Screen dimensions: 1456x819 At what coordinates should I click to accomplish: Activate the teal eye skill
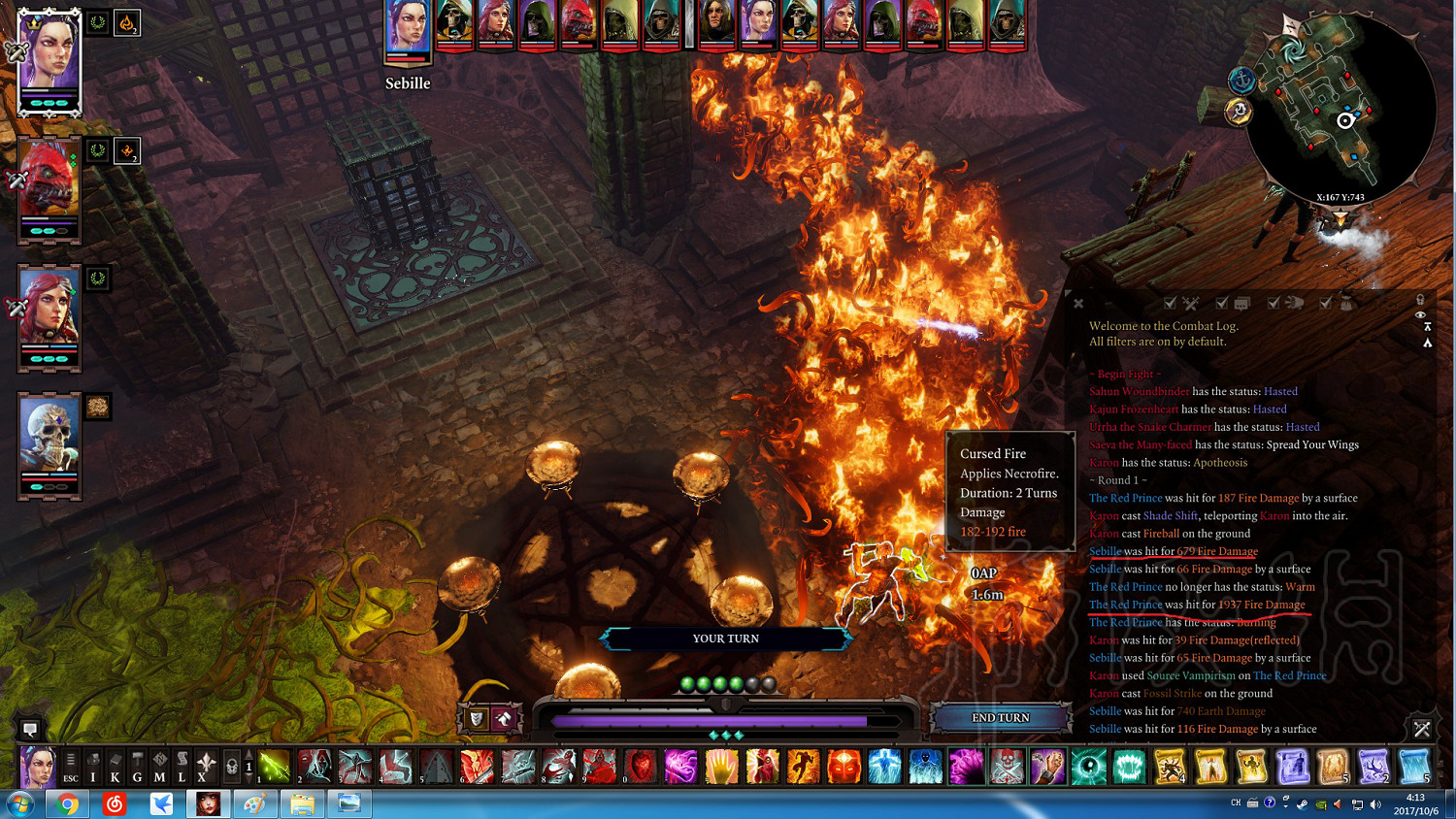pyautogui.click(x=1088, y=767)
